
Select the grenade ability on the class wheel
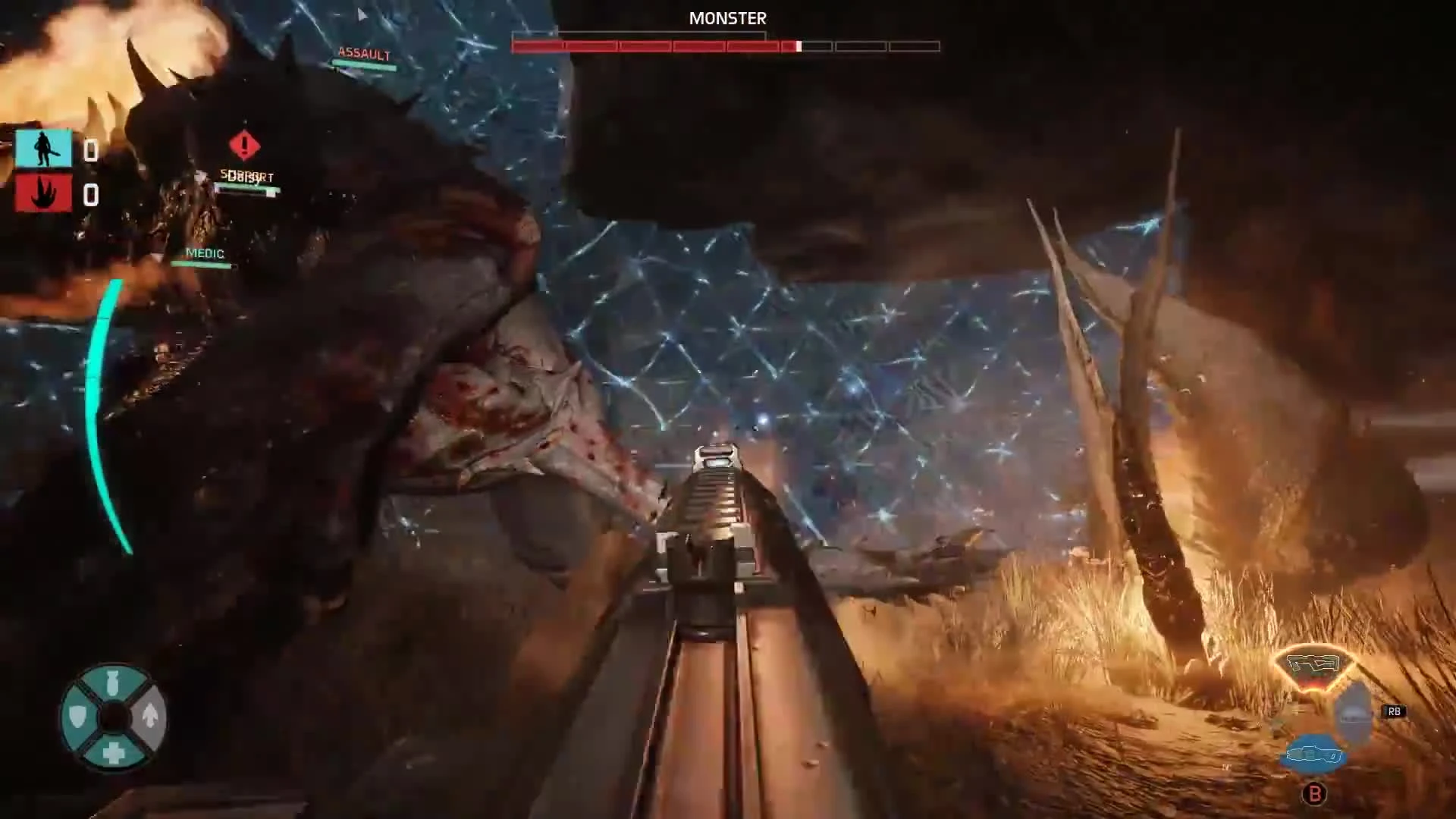(x=111, y=682)
